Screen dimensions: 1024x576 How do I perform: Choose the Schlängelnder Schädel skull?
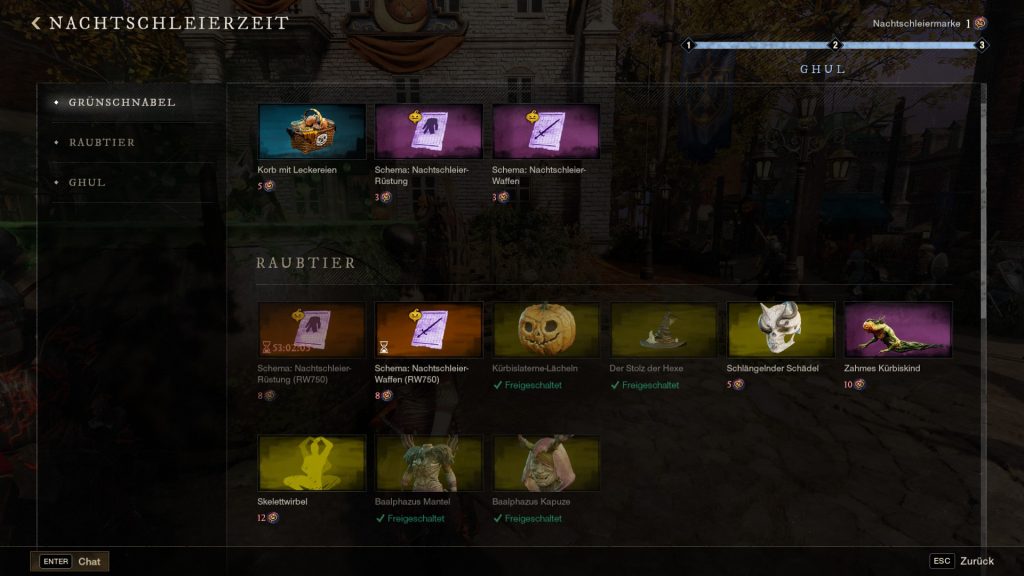point(780,330)
